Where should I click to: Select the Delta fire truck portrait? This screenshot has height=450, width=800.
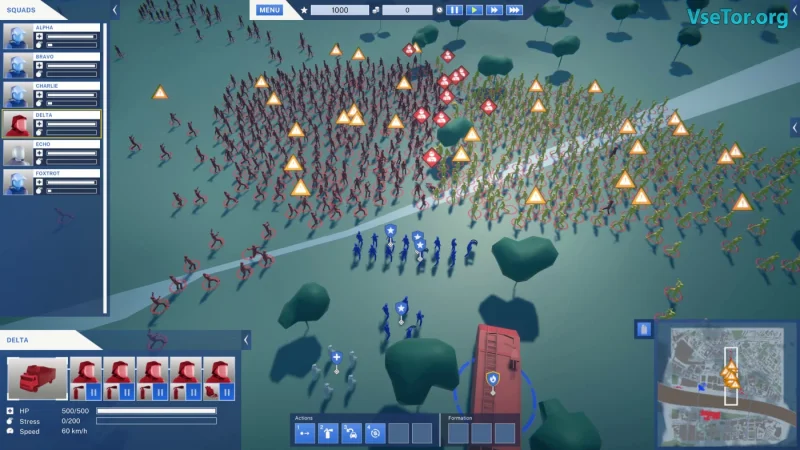[38, 379]
